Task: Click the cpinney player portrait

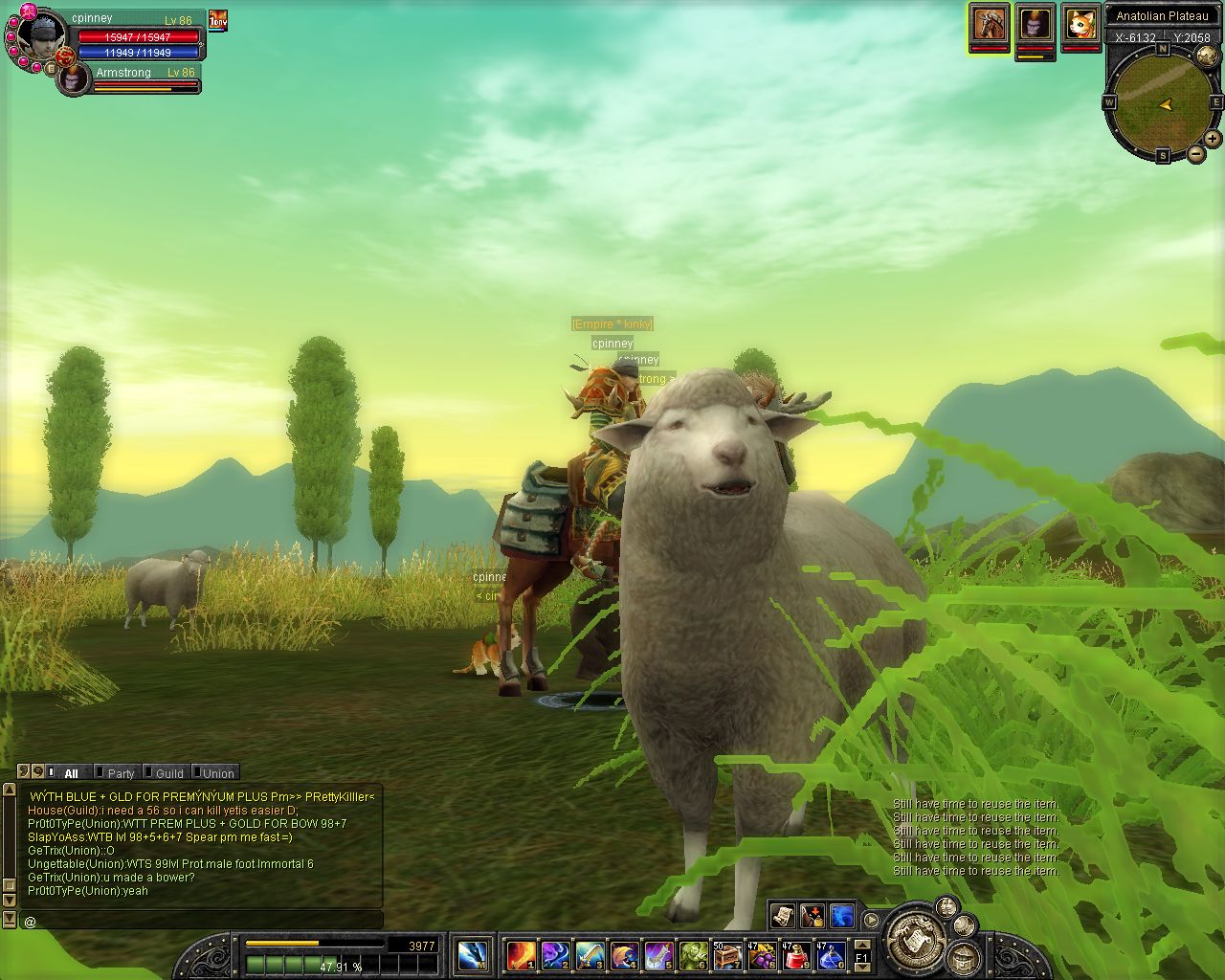Action: [42, 34]
